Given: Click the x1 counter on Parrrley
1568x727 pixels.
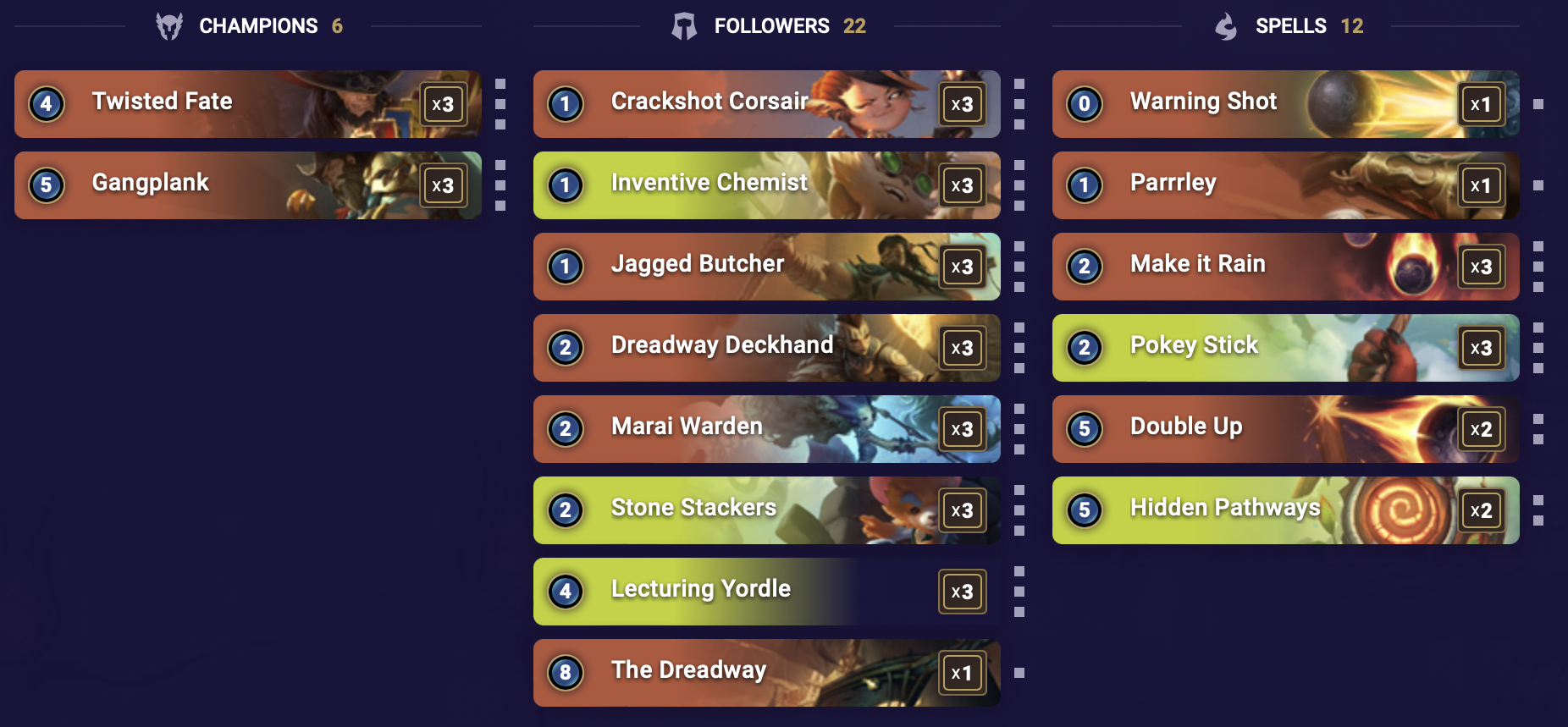Looking at the screenshot, I should click(1482, 185).
